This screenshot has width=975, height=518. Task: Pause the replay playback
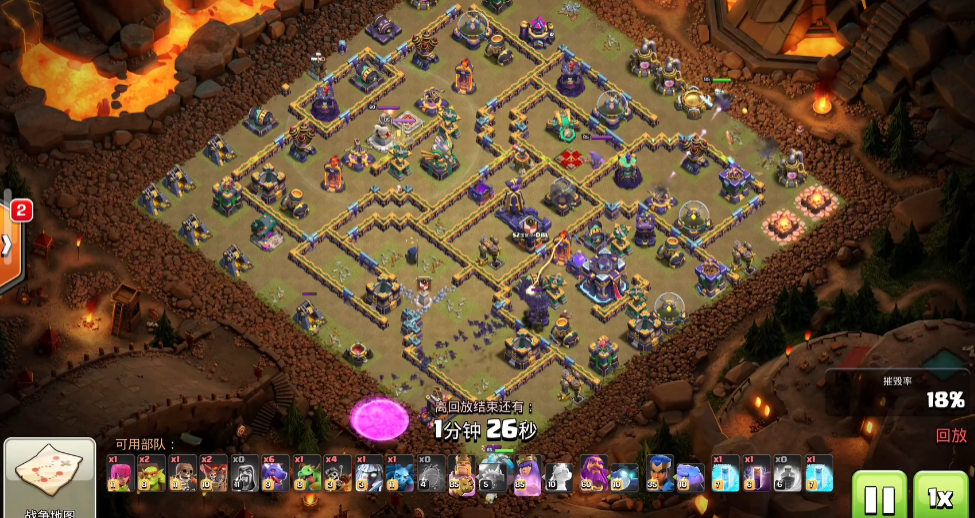878,496
